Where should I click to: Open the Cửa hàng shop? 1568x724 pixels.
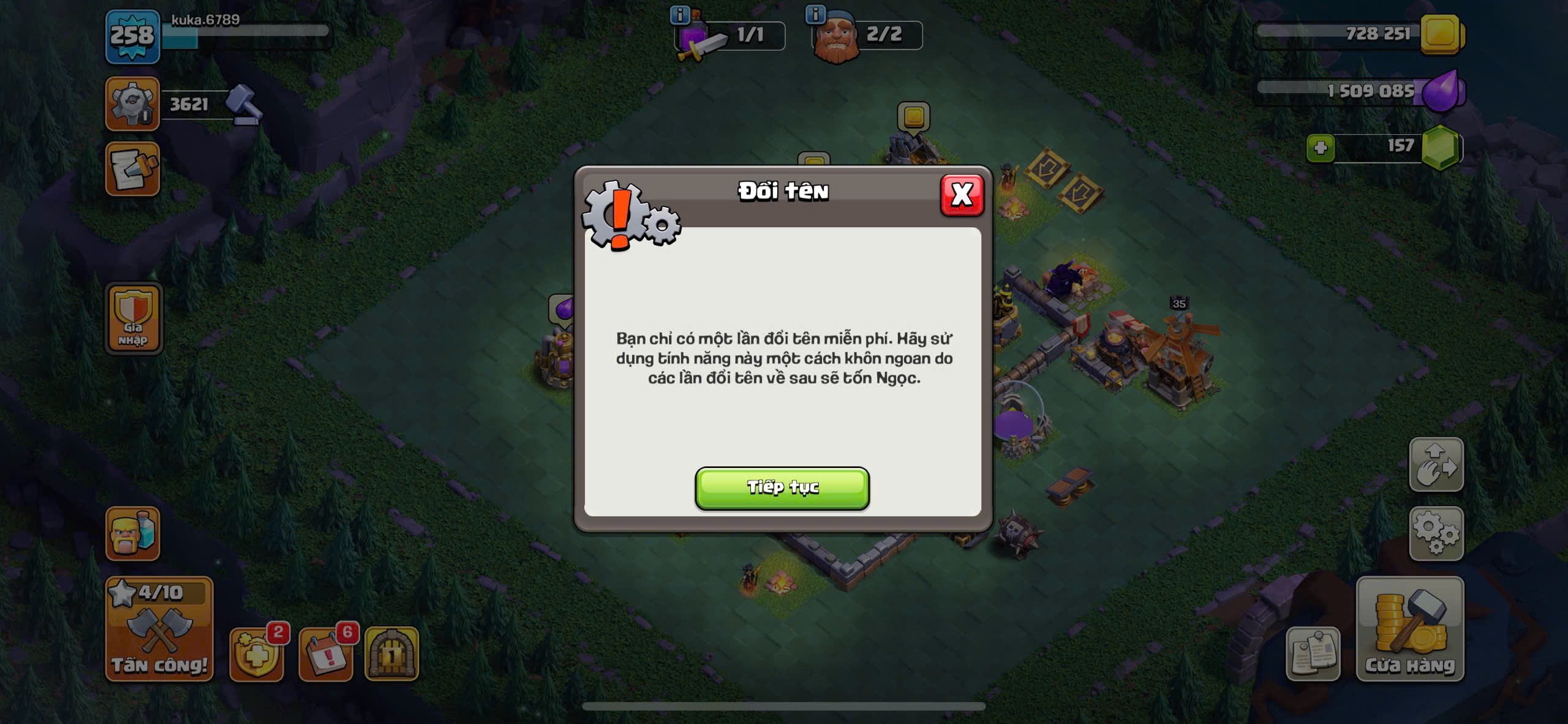[1410, 630]
